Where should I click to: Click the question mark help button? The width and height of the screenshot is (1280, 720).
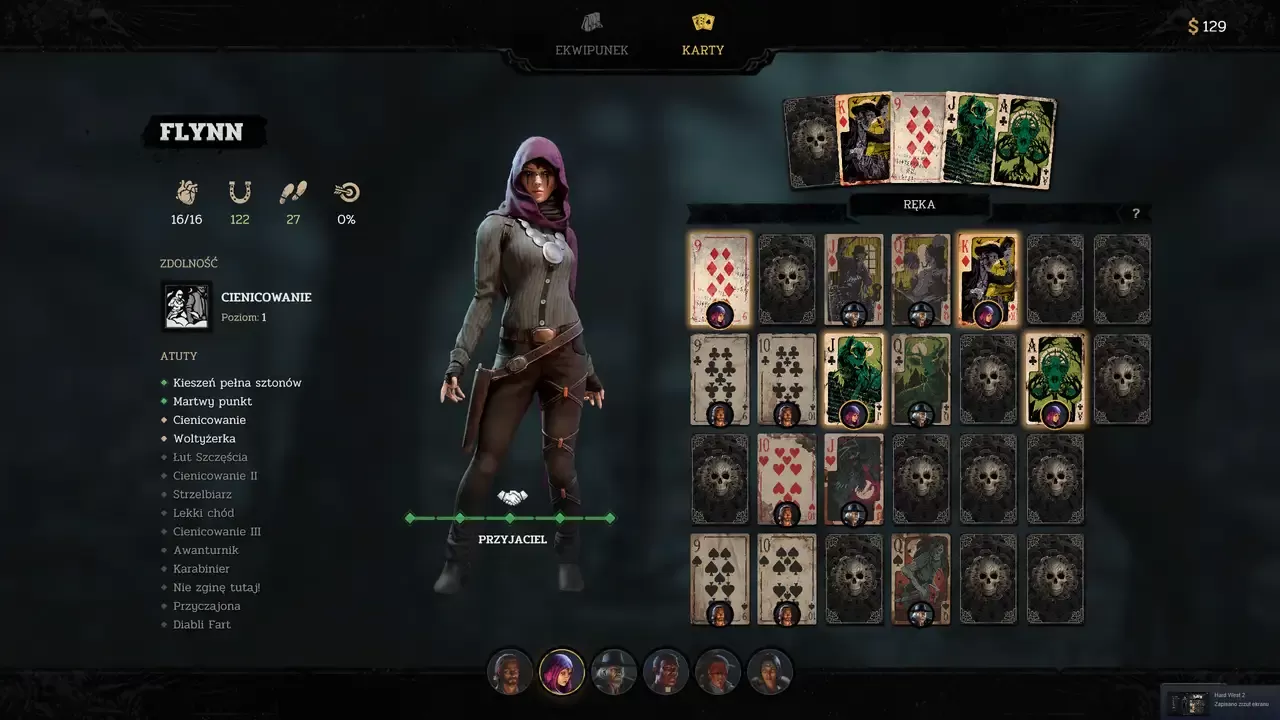tap(1135, 214)
